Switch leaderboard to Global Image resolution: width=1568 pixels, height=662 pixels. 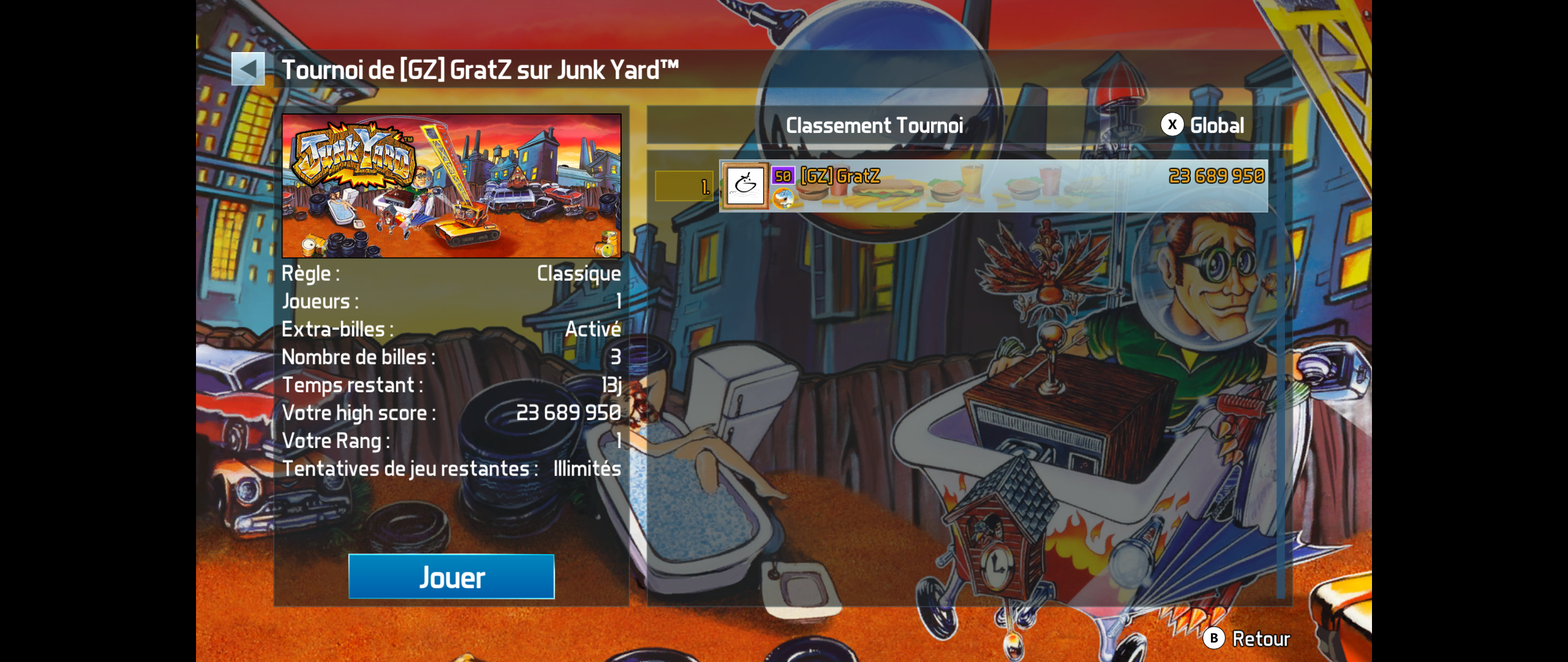(1203, 126)
